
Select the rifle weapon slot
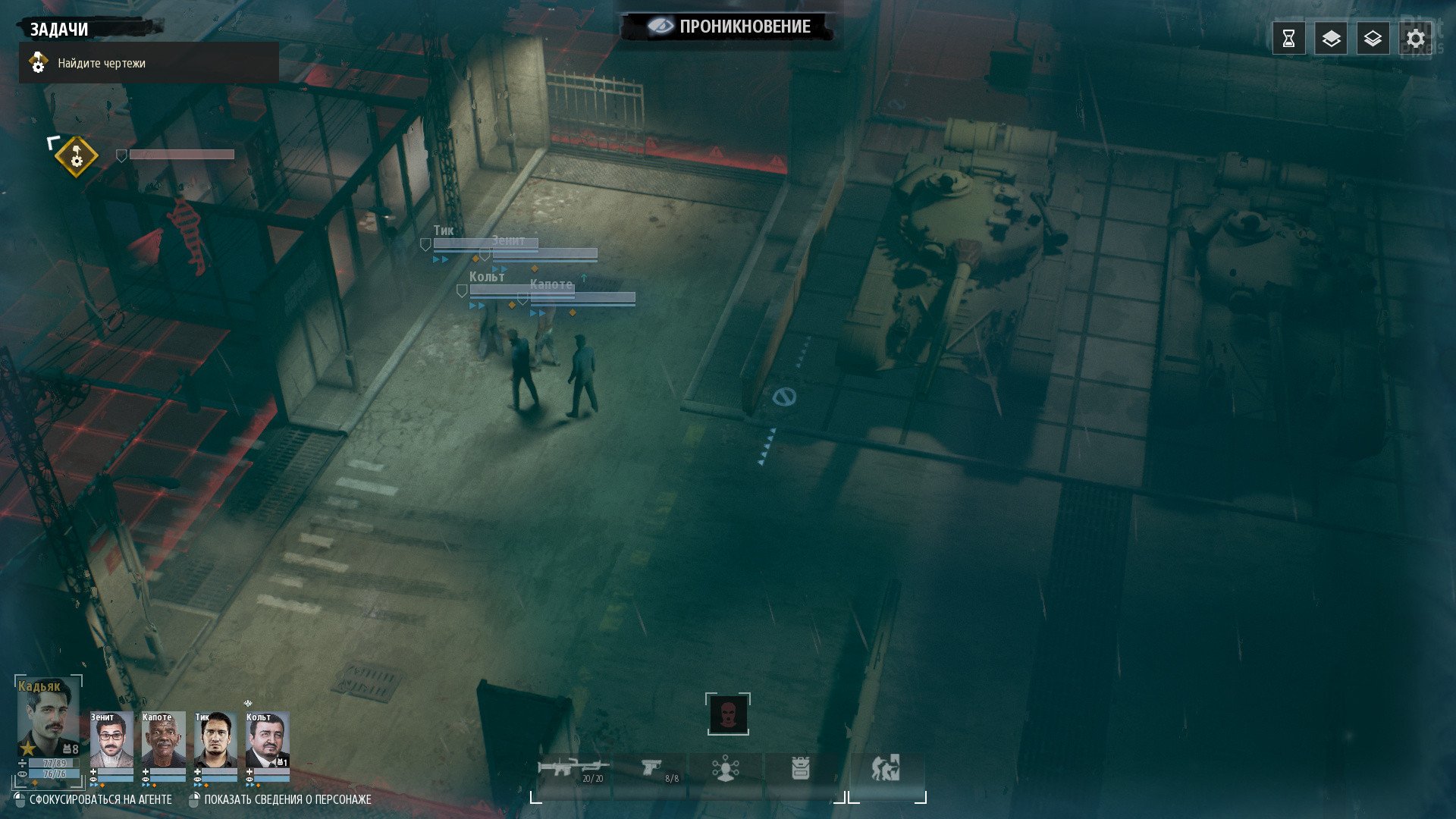click(x=573, y=770)
